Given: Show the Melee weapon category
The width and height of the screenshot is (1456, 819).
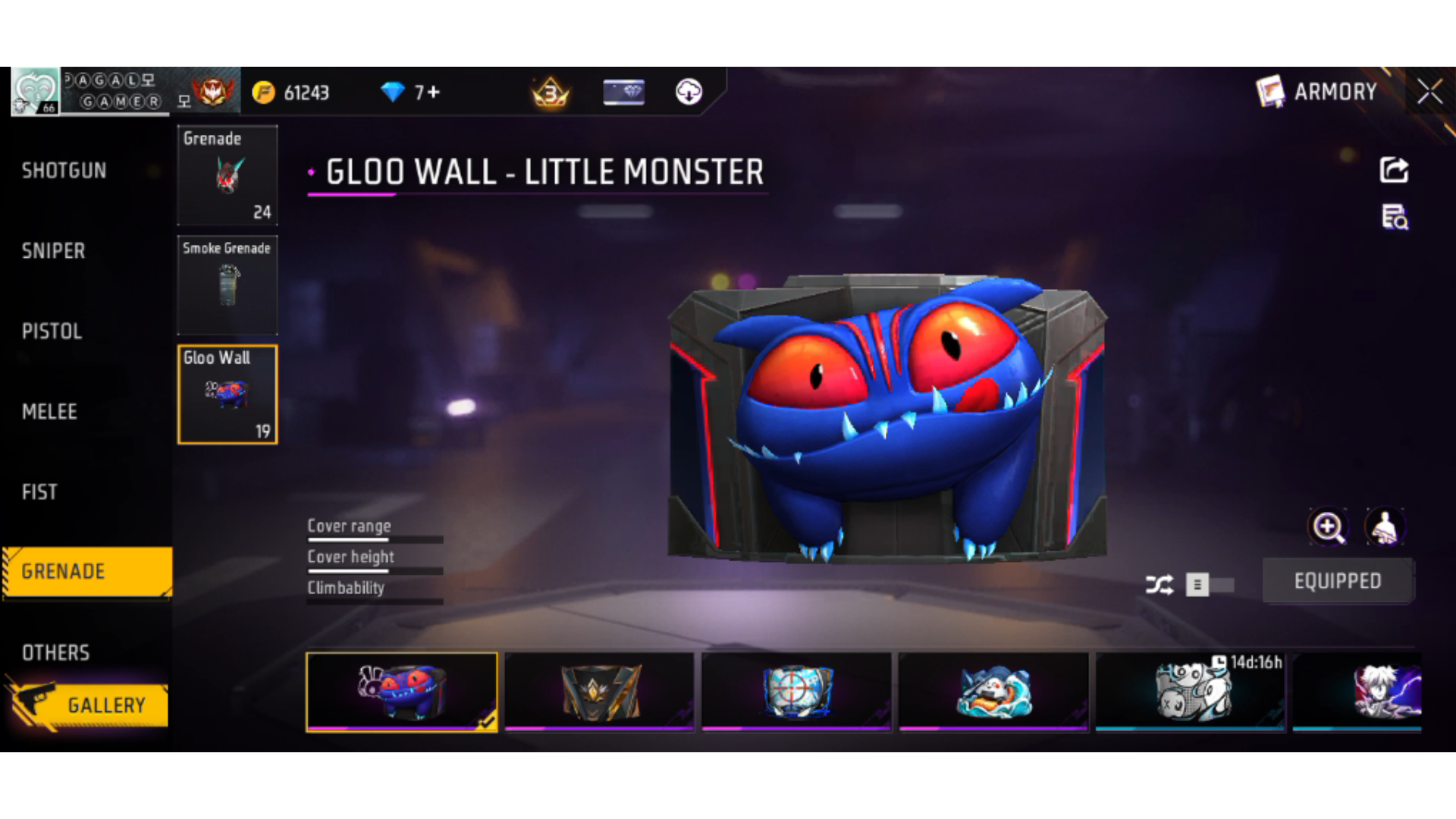Looking at the screenshot, I should pos(50,412).
